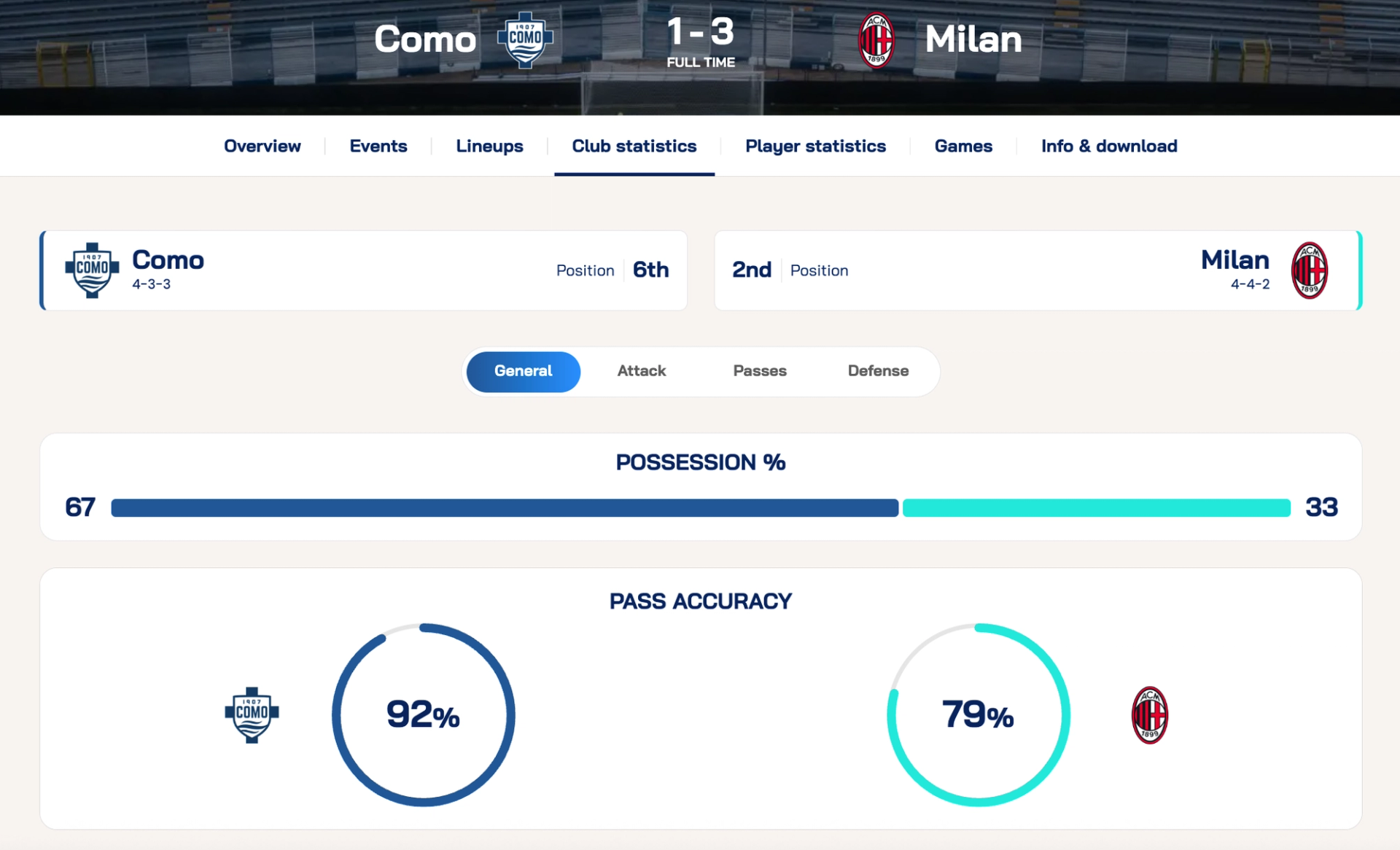1400x850 pixels.
Task: Click the Milan club crest in the header
Action: (x=876, y=40)
